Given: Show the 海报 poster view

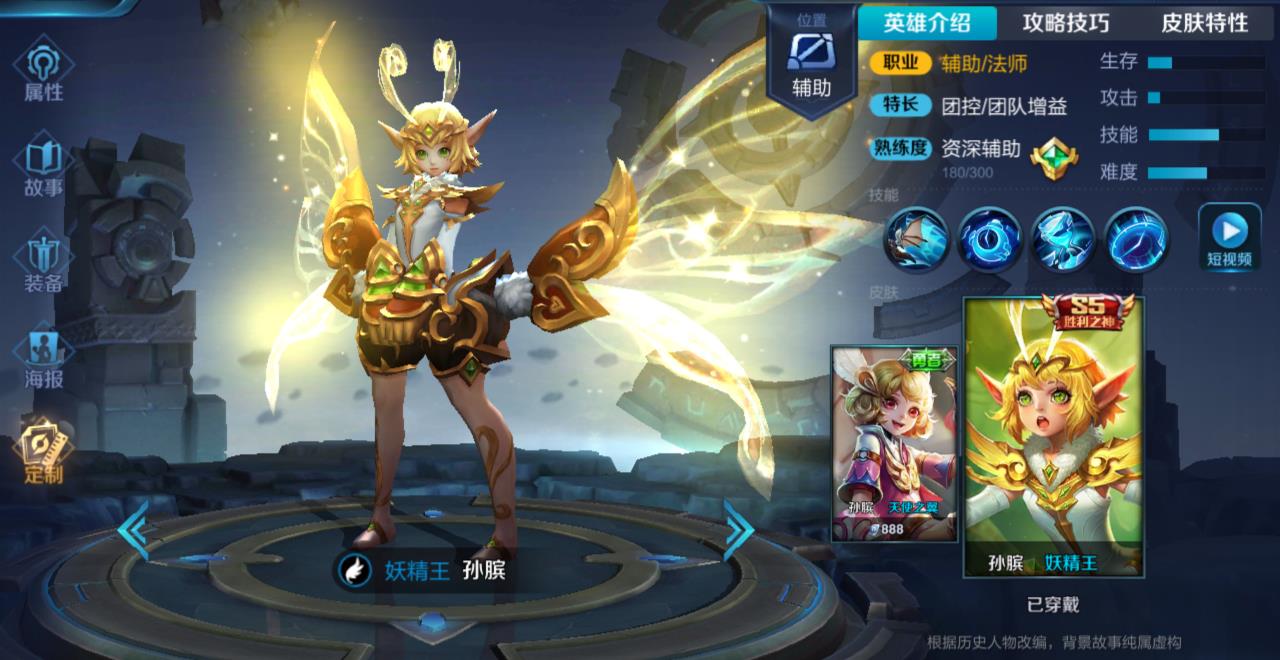Looking at the screenshot, I should click(43, 358).
